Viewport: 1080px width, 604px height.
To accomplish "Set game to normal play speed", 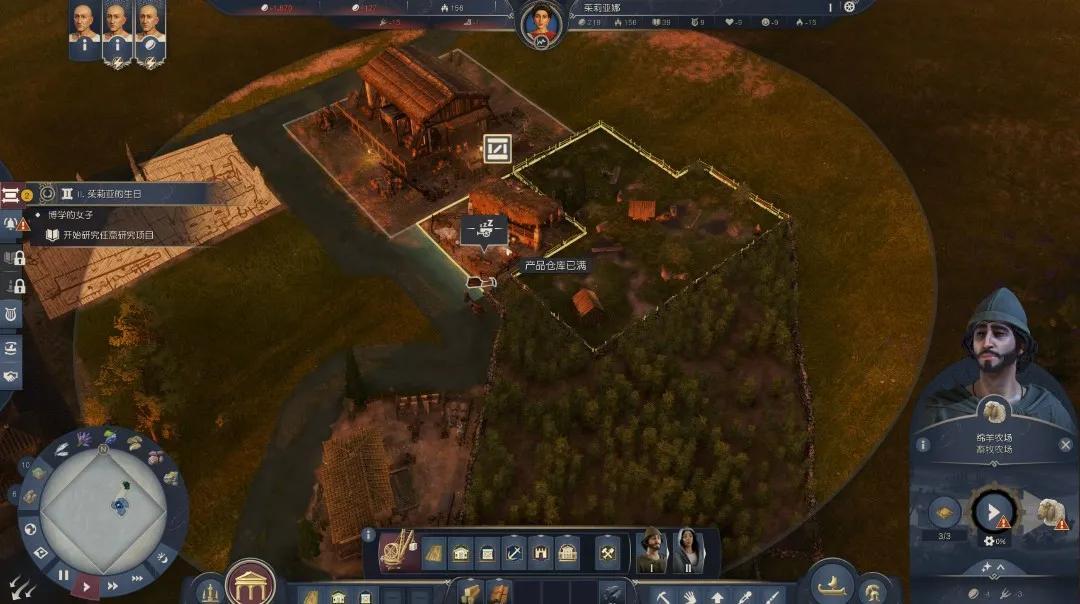I will click(87, 586).
